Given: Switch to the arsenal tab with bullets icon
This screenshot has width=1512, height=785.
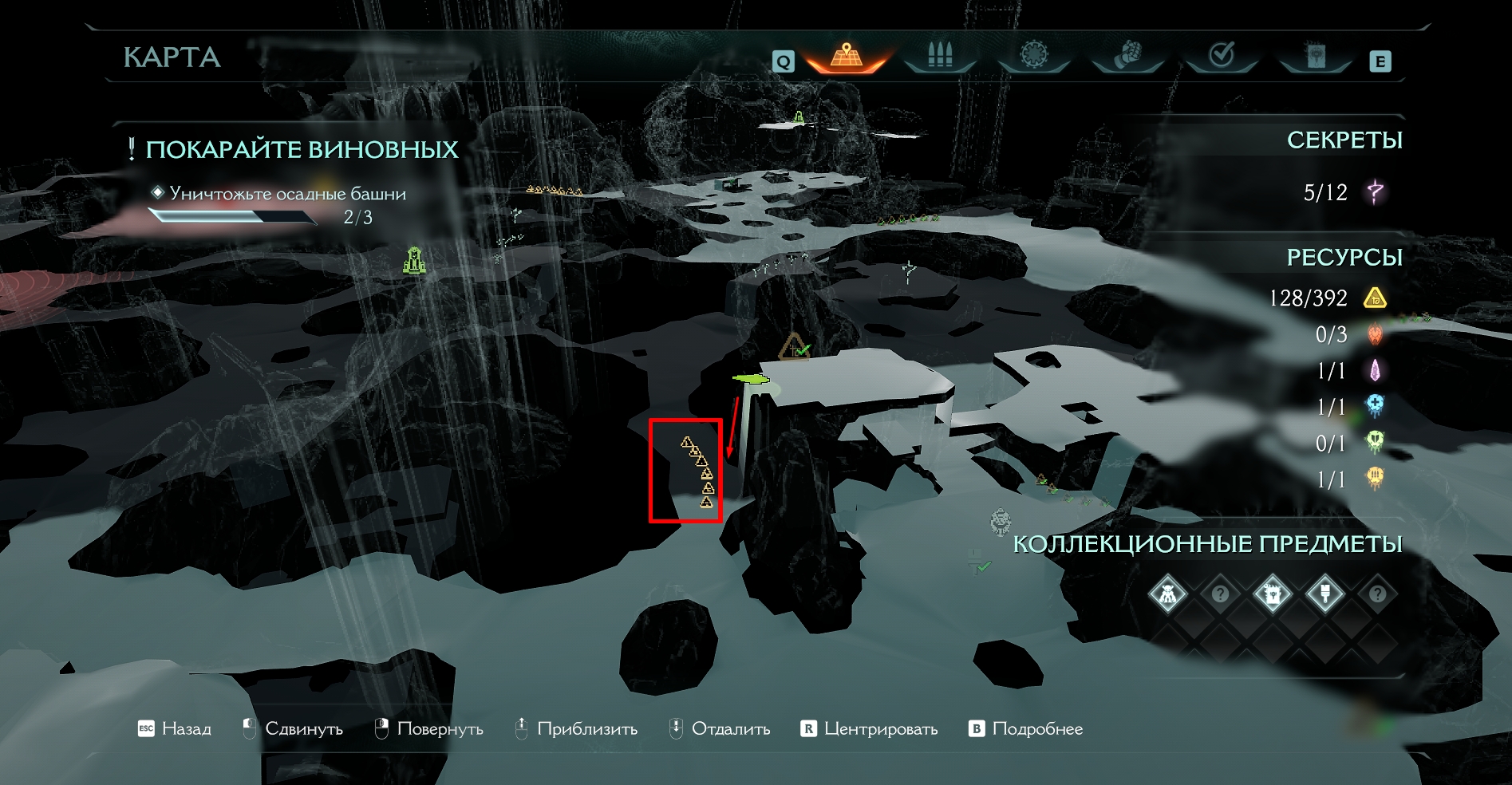Looking at the screenshot, I should 940,56.
